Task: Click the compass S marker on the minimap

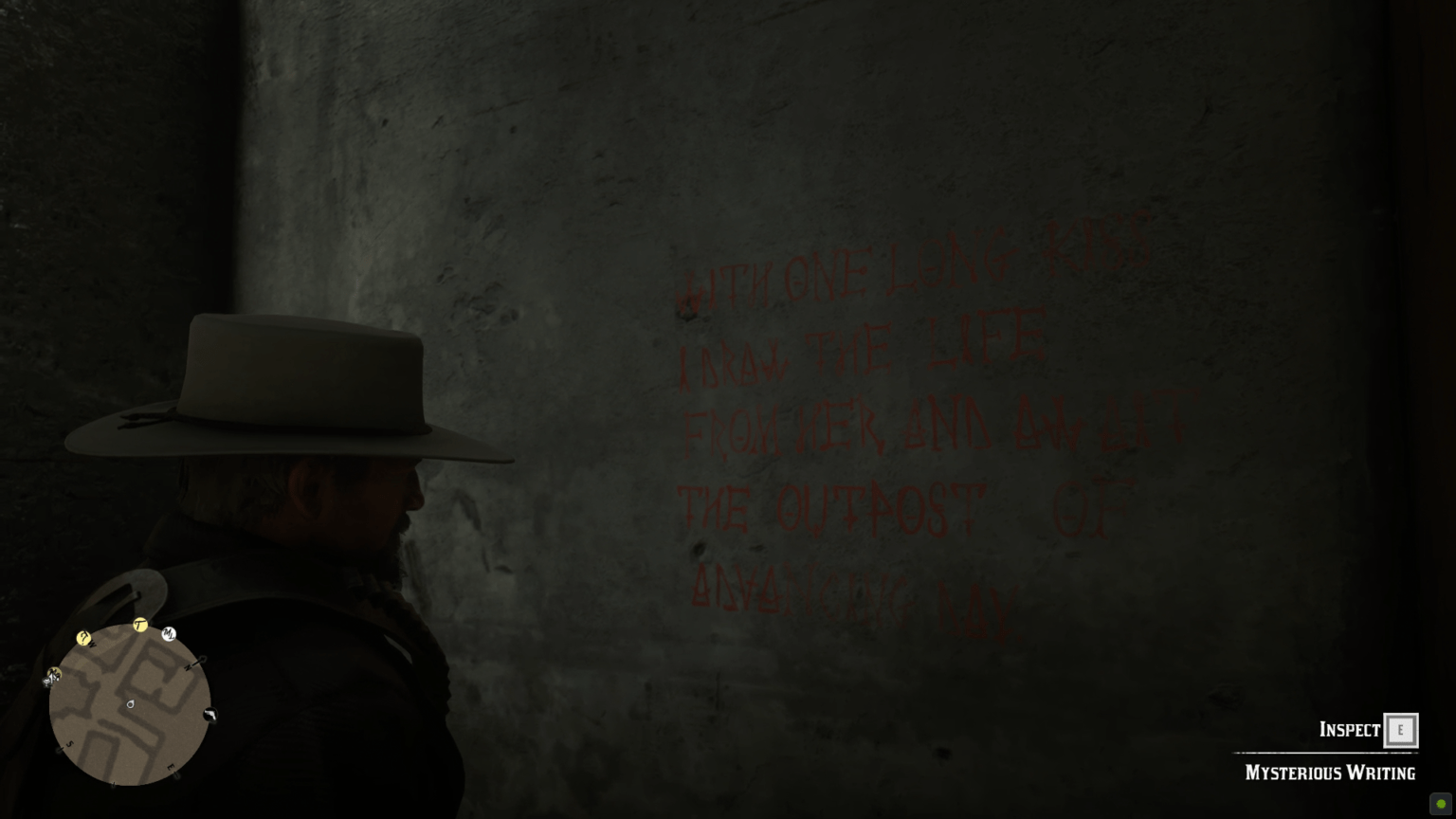Action: pos(68,744)
